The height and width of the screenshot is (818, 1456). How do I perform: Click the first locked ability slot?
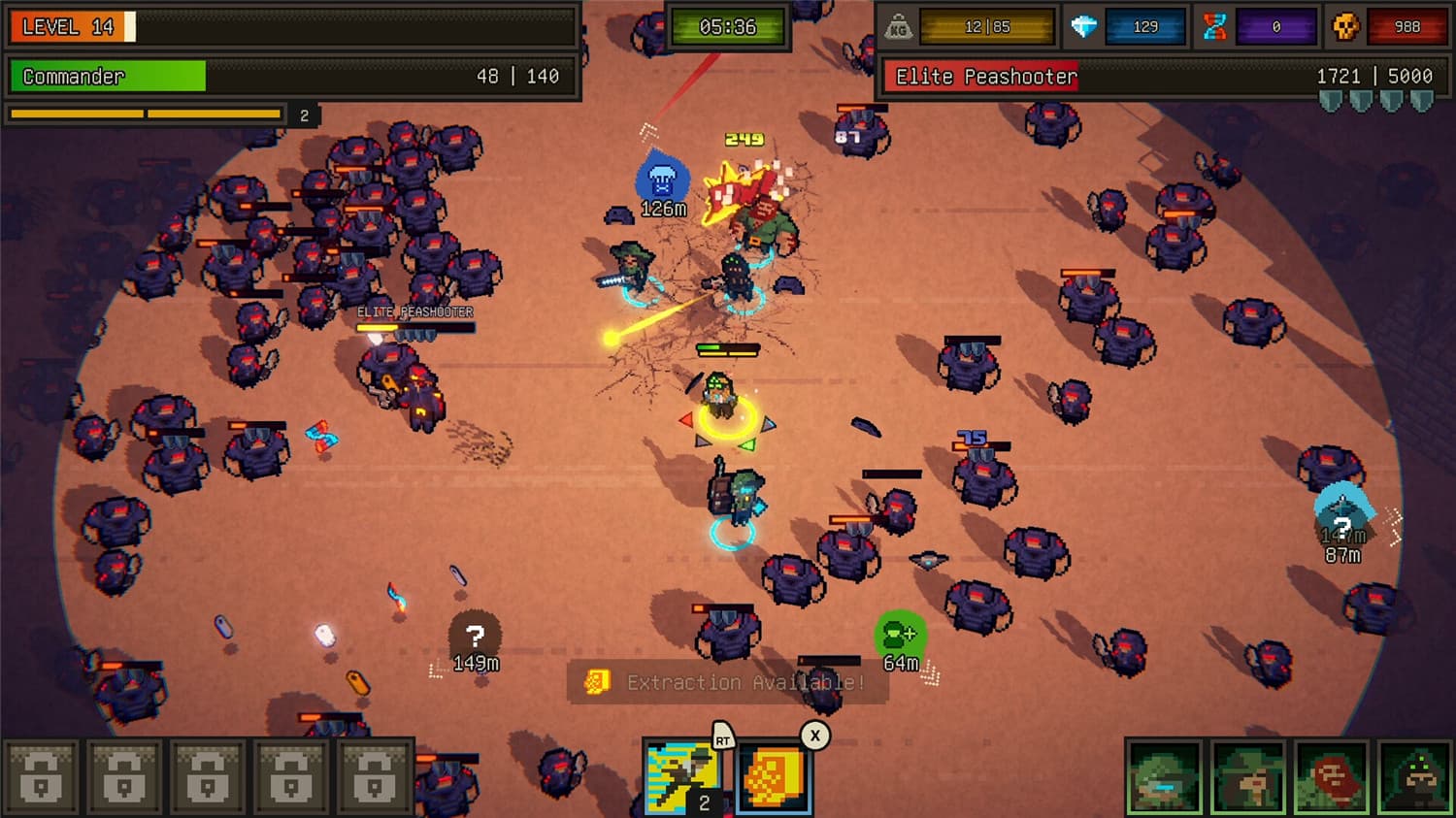point(43,774)
